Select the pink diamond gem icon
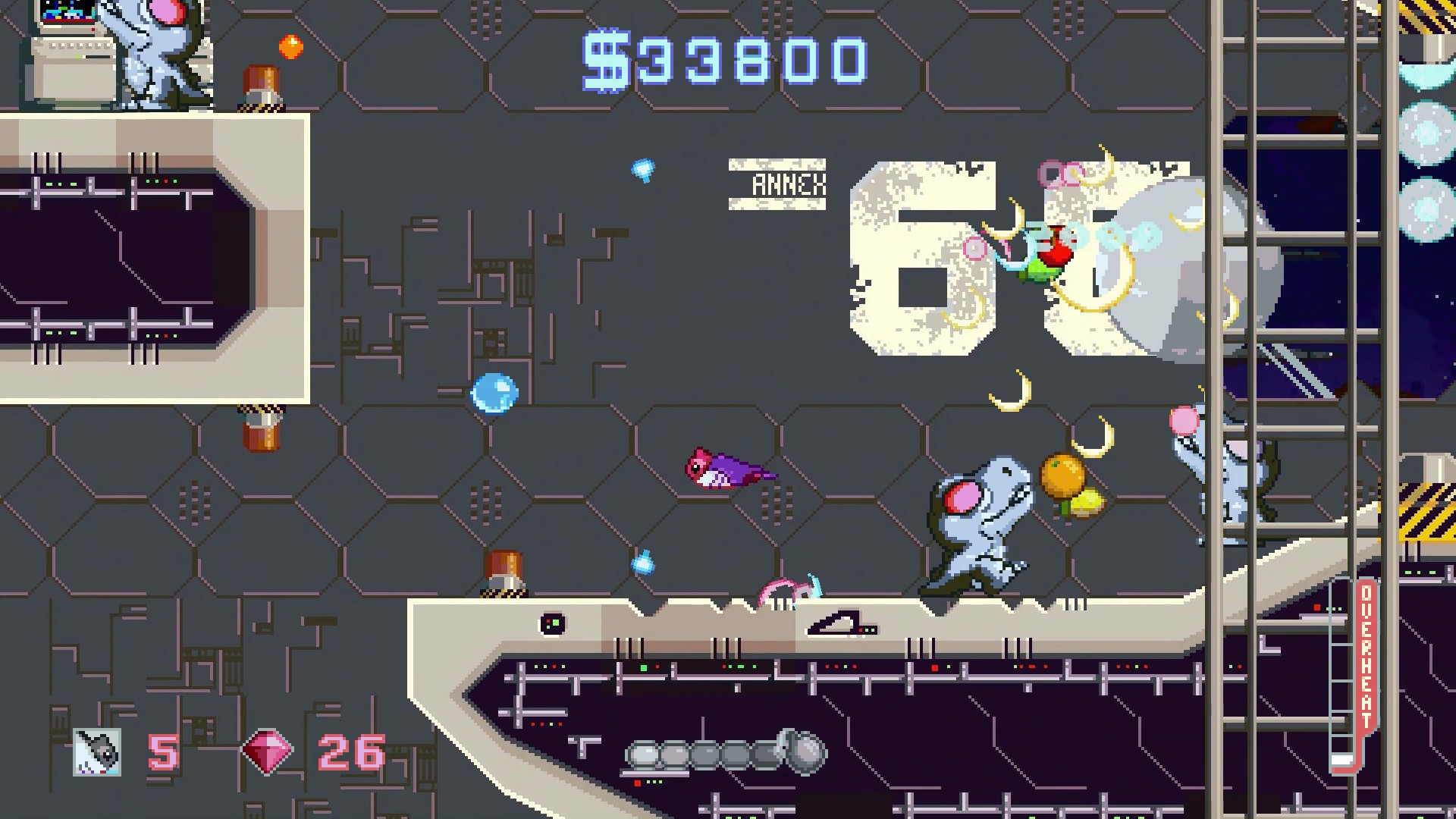The image size is (1456, 819). (x=269, y=754)
